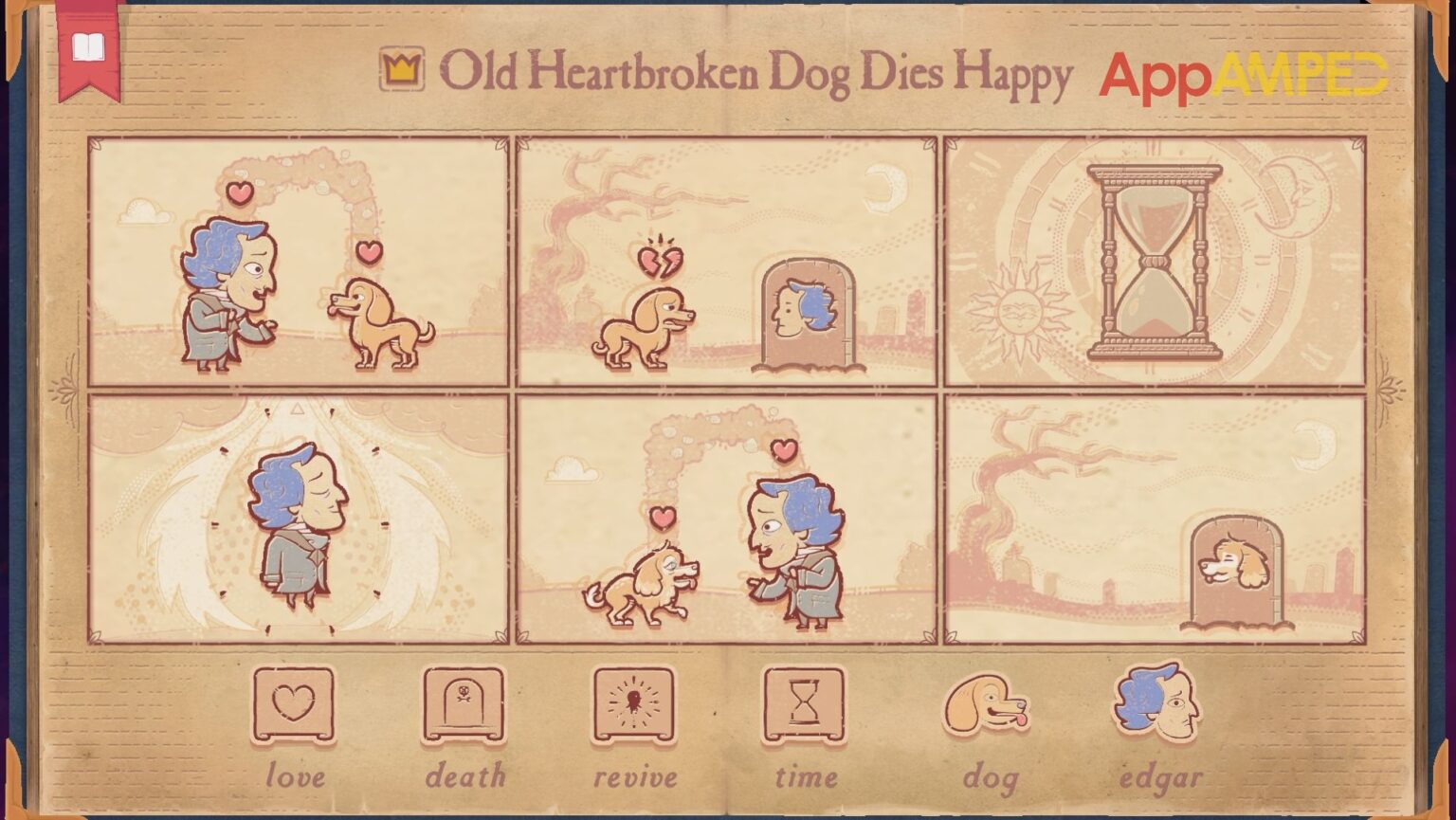
Task: Click the final panel with the dog's tombstone
Action: 1155,517
